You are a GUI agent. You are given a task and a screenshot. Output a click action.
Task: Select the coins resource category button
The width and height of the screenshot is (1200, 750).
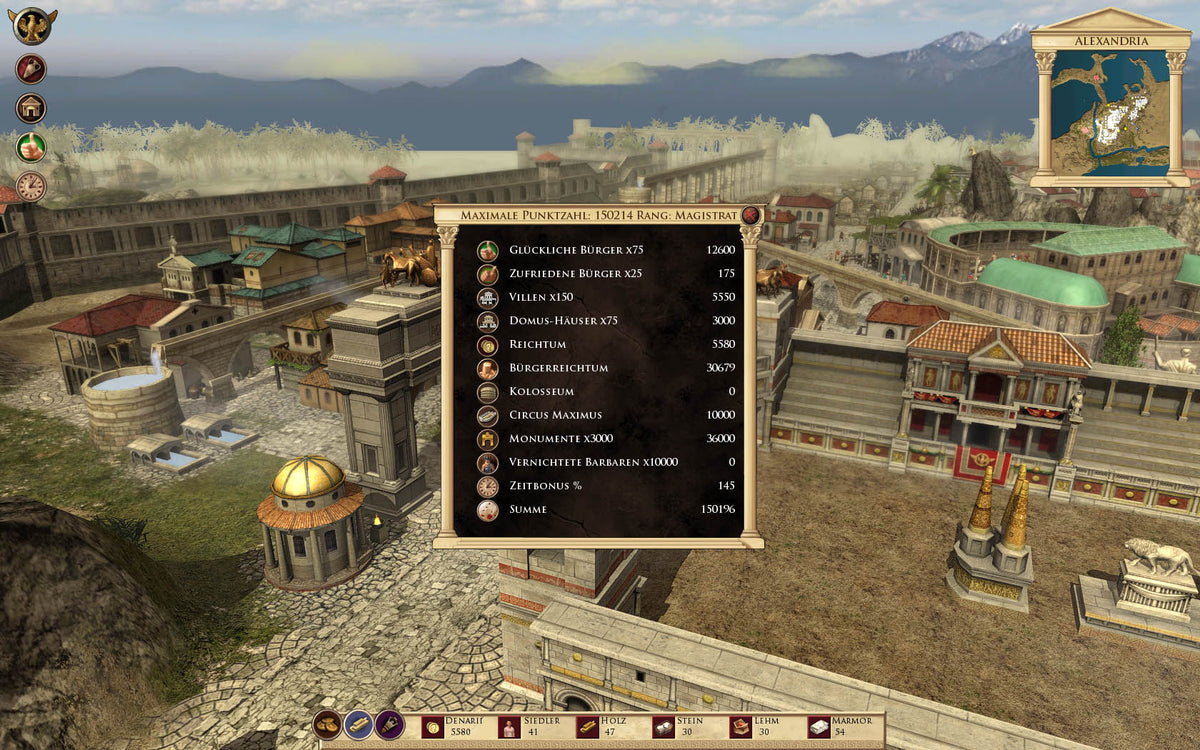click(327, 725)
